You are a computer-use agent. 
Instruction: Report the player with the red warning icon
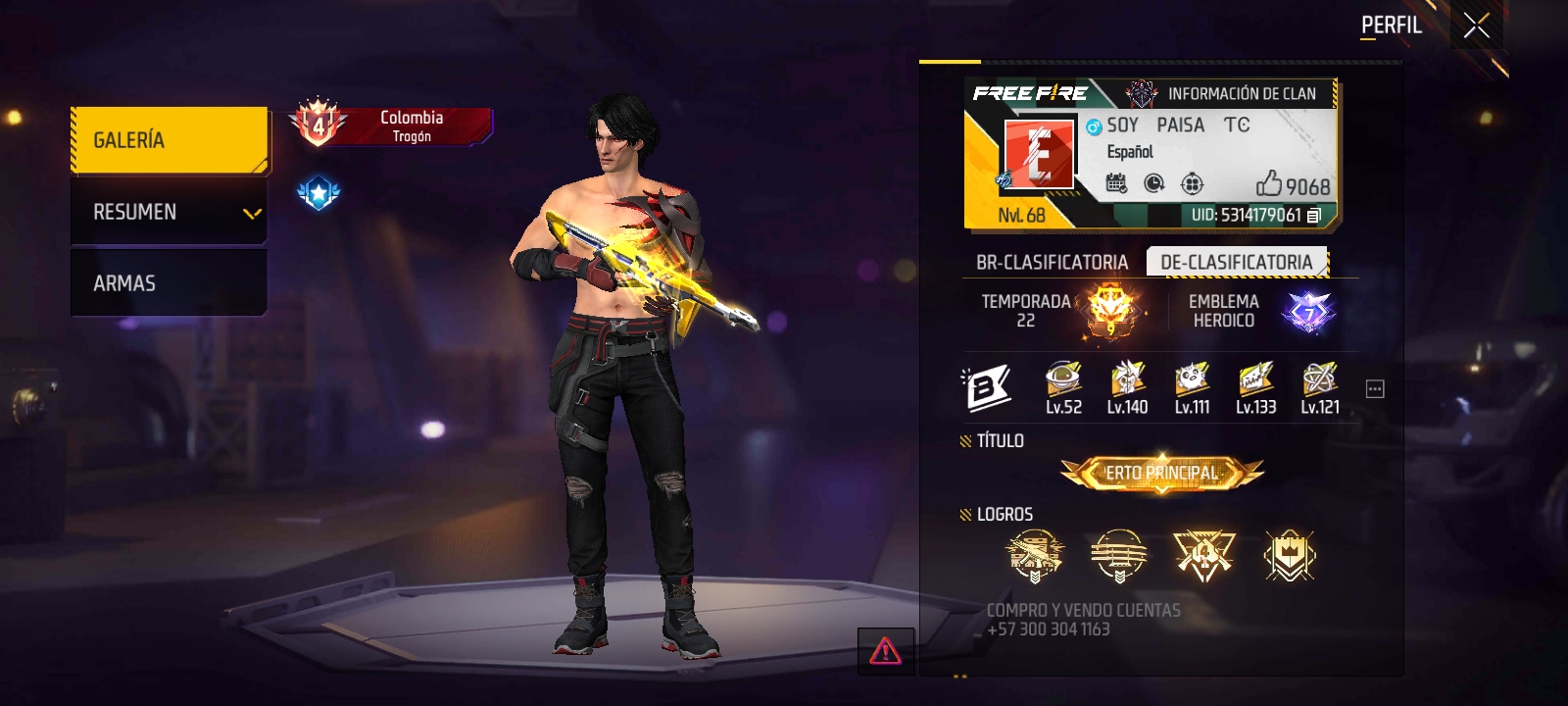[x=885, y=650]
